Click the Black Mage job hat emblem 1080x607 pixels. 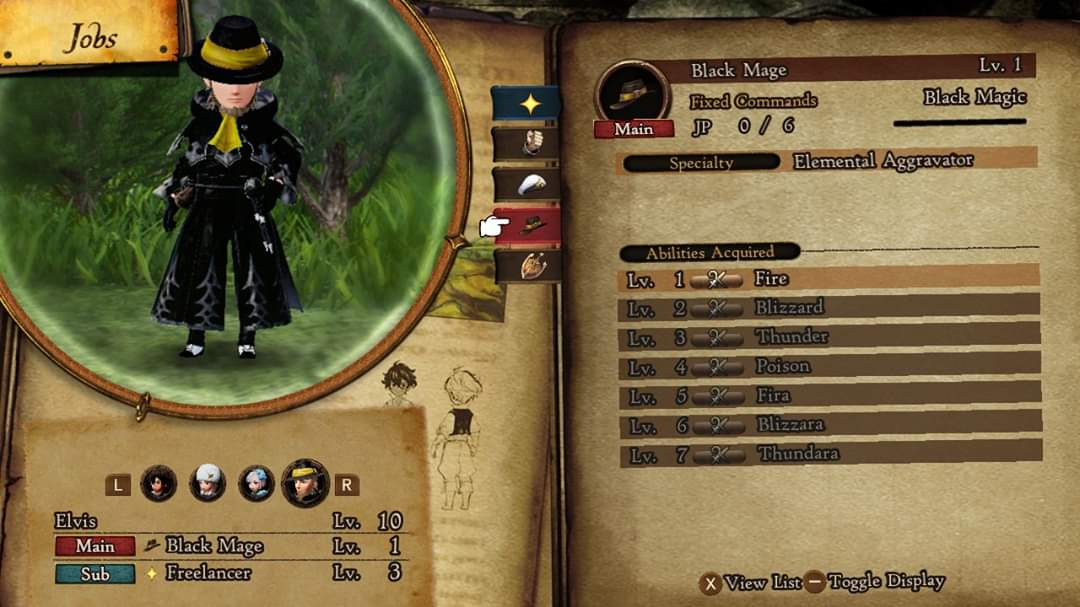pyautogui.click(x=632, y=93)
